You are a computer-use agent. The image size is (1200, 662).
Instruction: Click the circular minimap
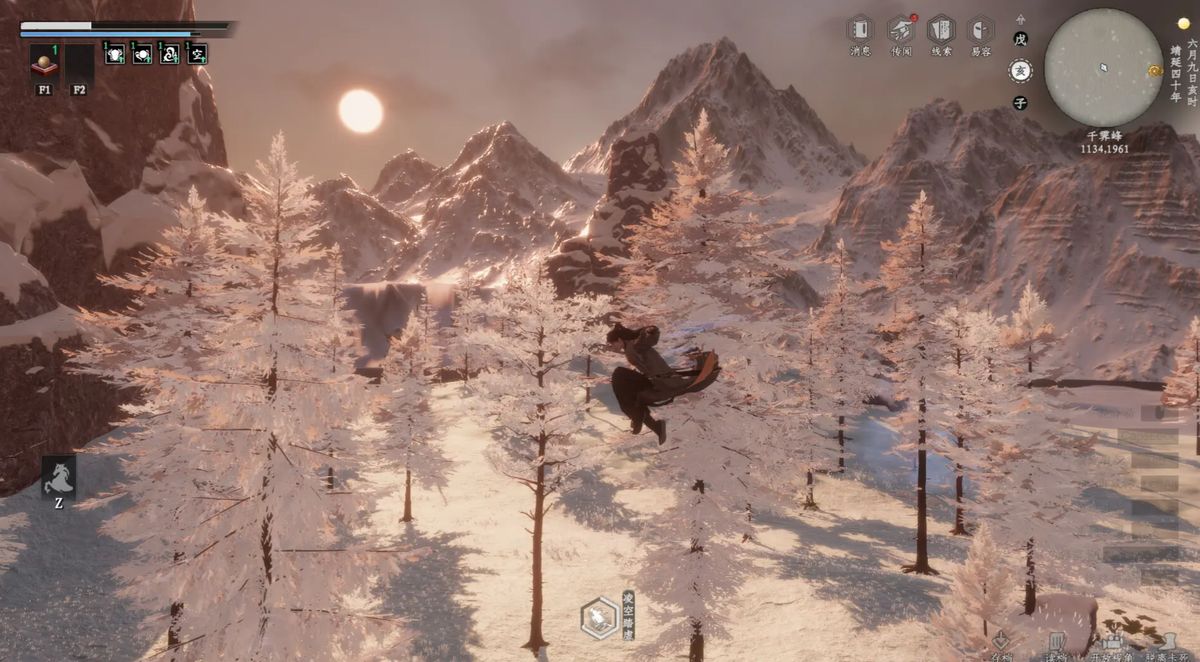pos(1103,67)
